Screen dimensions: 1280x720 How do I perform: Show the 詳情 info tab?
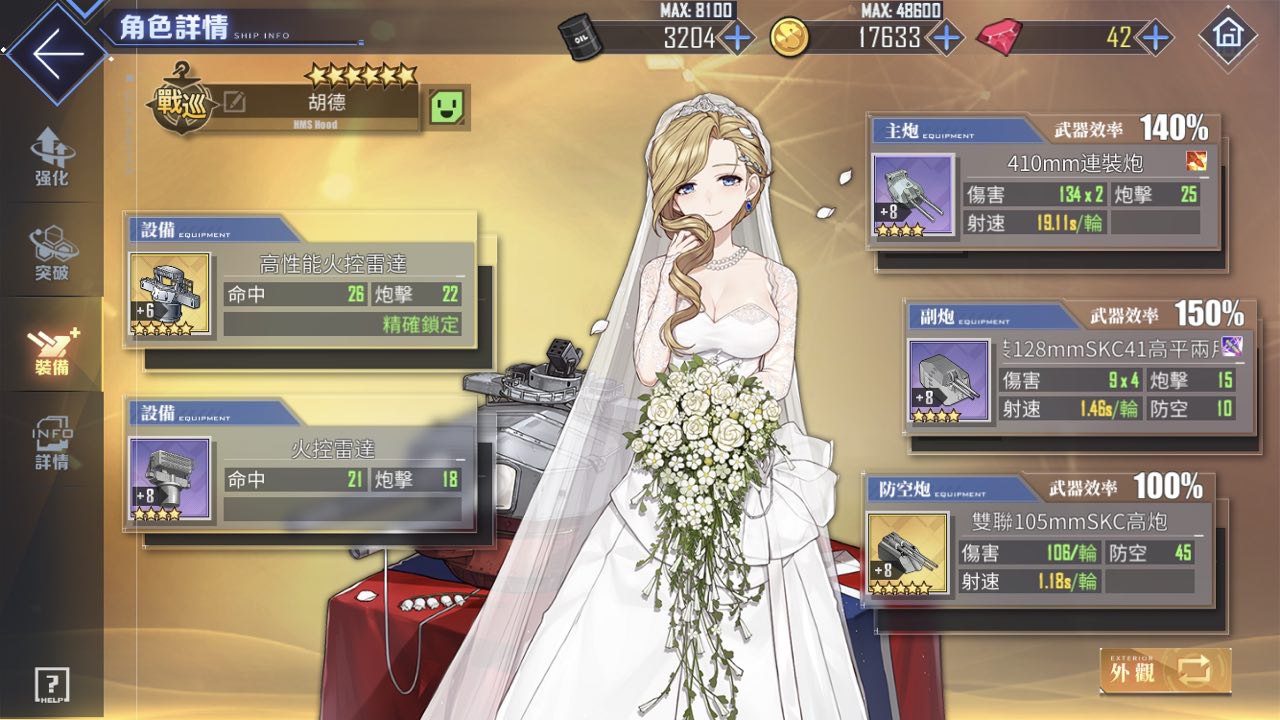(x=51, y=442)
